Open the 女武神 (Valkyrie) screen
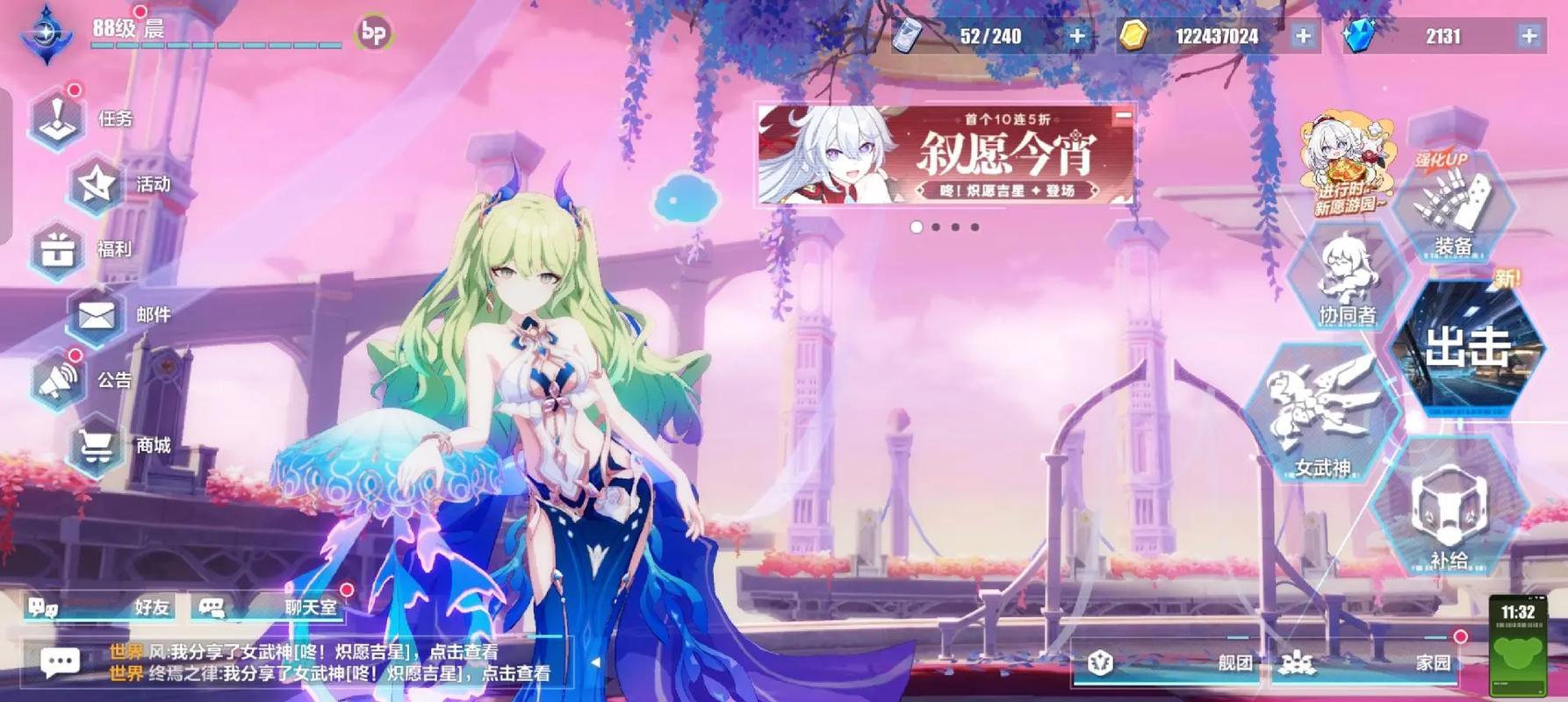The height and width of the screenshot is (702, 1568). tap(1315, 417)
